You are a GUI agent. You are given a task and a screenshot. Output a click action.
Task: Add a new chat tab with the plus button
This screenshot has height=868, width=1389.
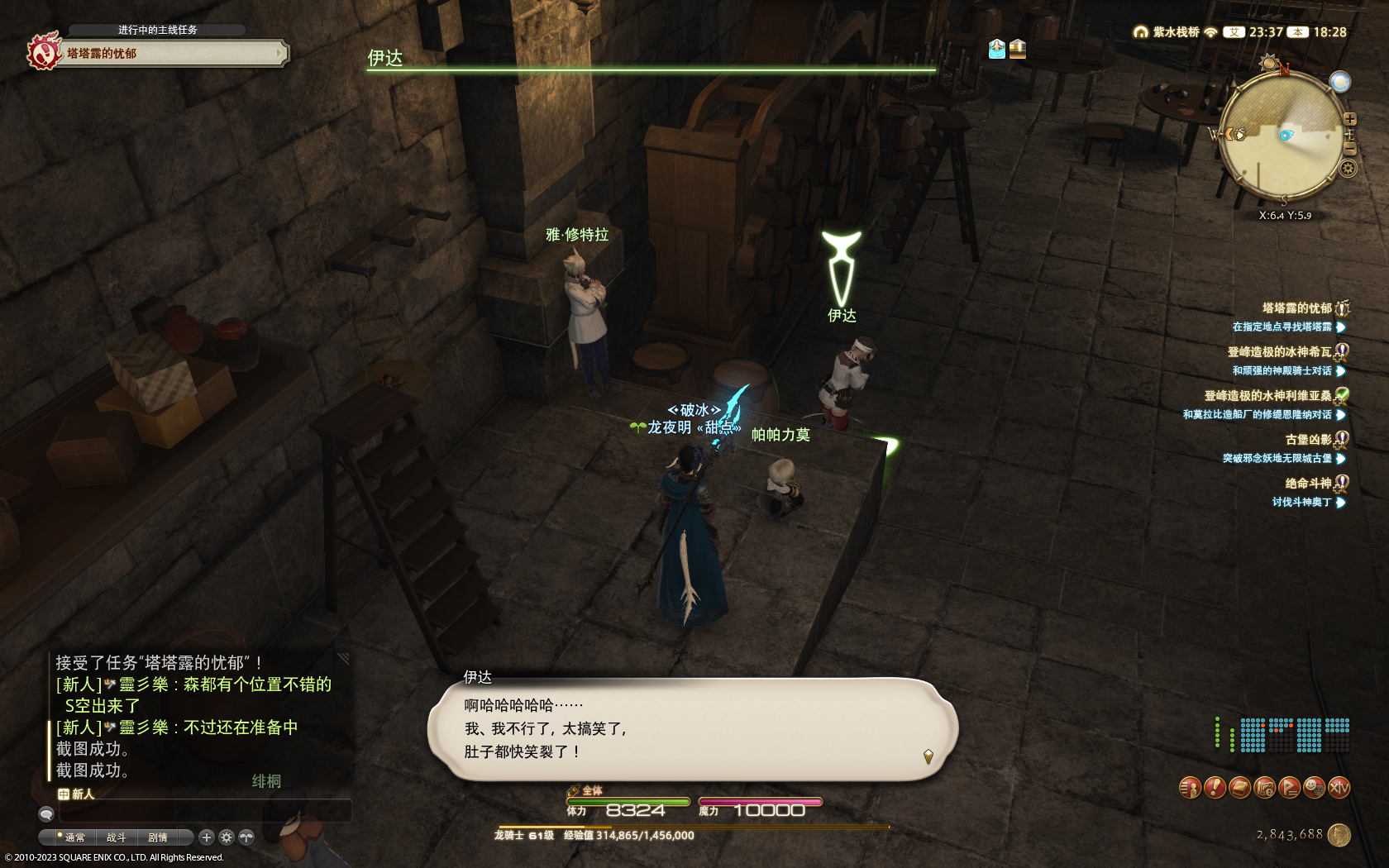pos(207,837)
